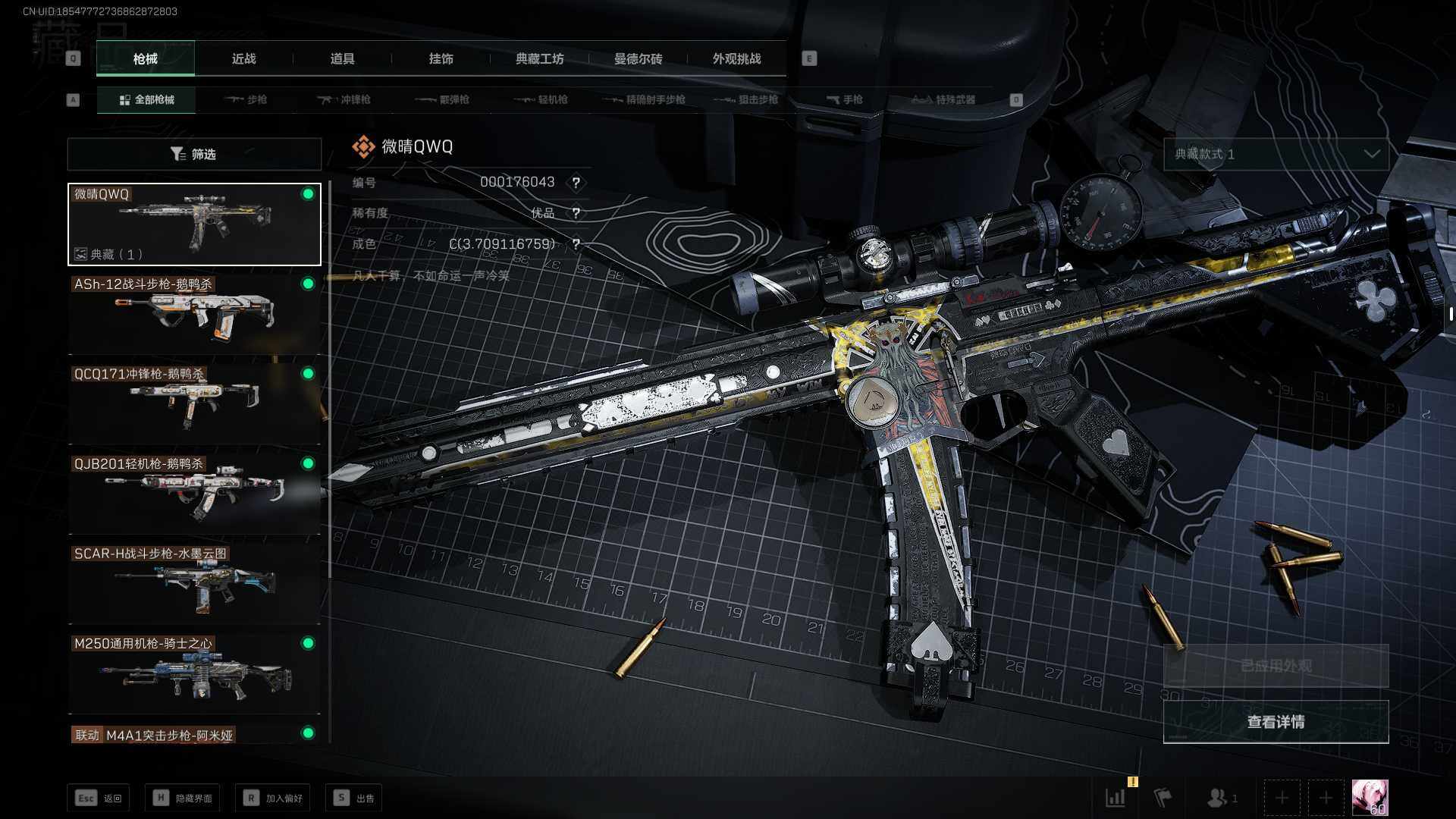Viewport: 1456px width, 819px height.
Task: Switch to the 近战 melee tab
Action: [243, 58]
